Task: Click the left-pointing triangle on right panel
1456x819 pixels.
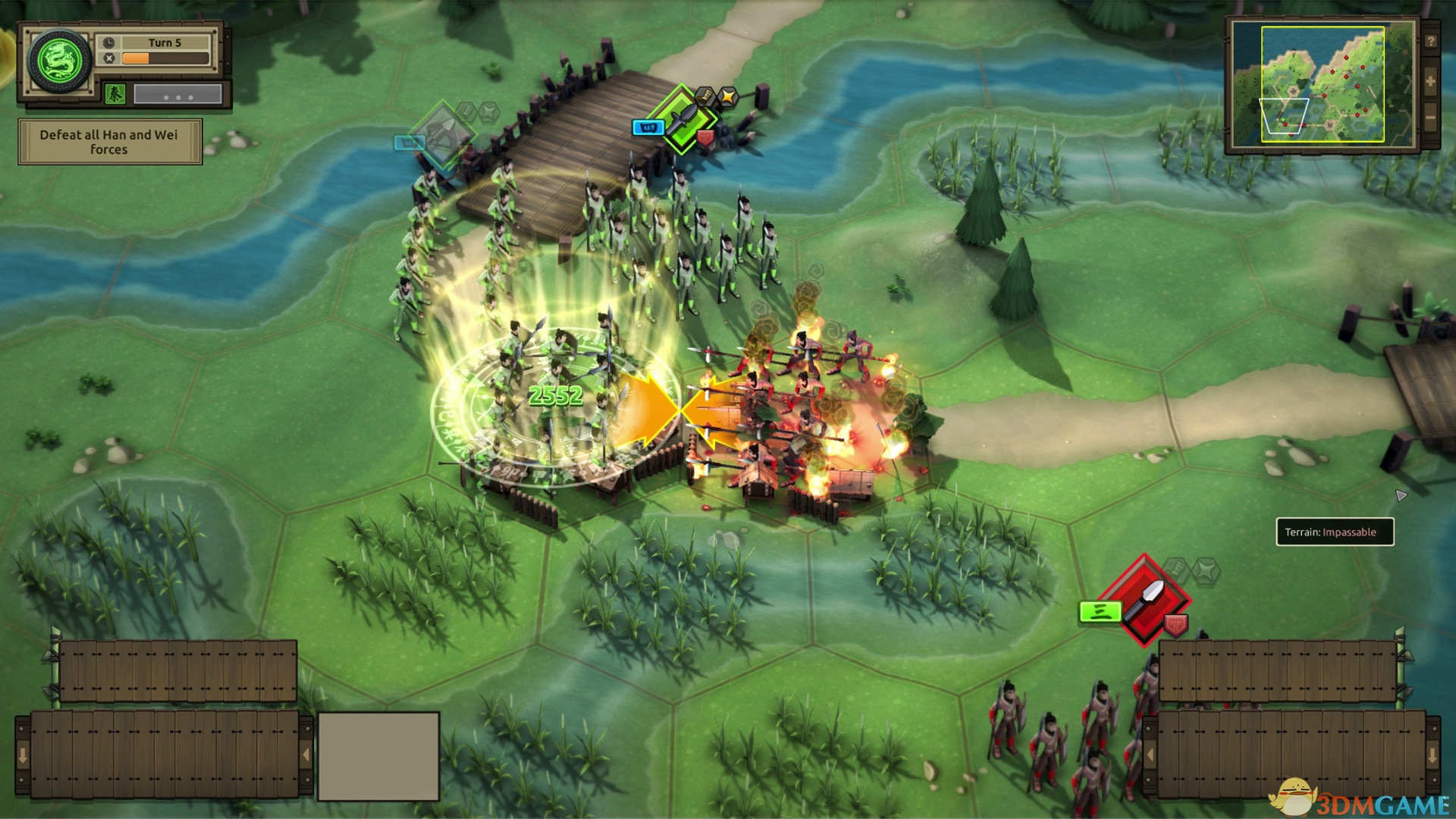Action: [1150, 755]
